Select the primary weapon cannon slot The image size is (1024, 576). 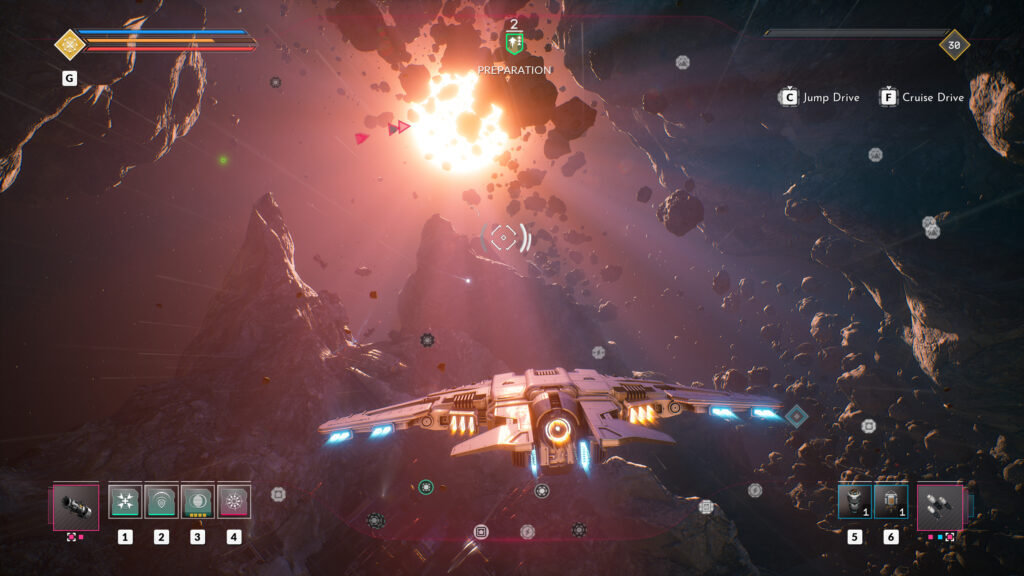76,506
